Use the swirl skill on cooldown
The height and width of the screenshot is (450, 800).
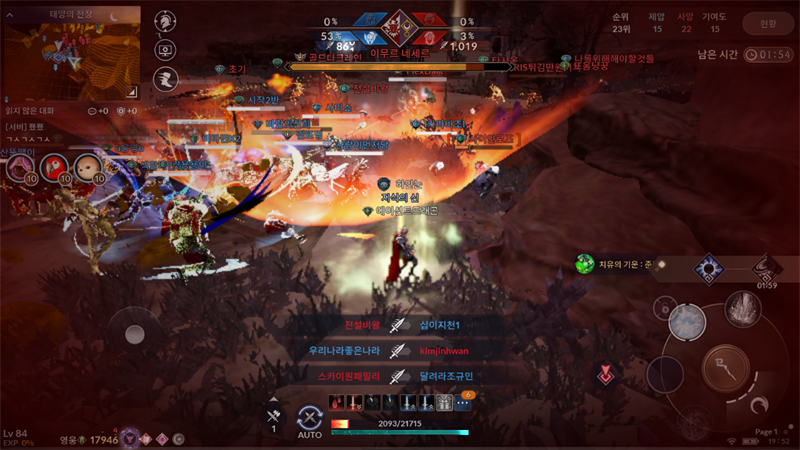tap(767, 269)
